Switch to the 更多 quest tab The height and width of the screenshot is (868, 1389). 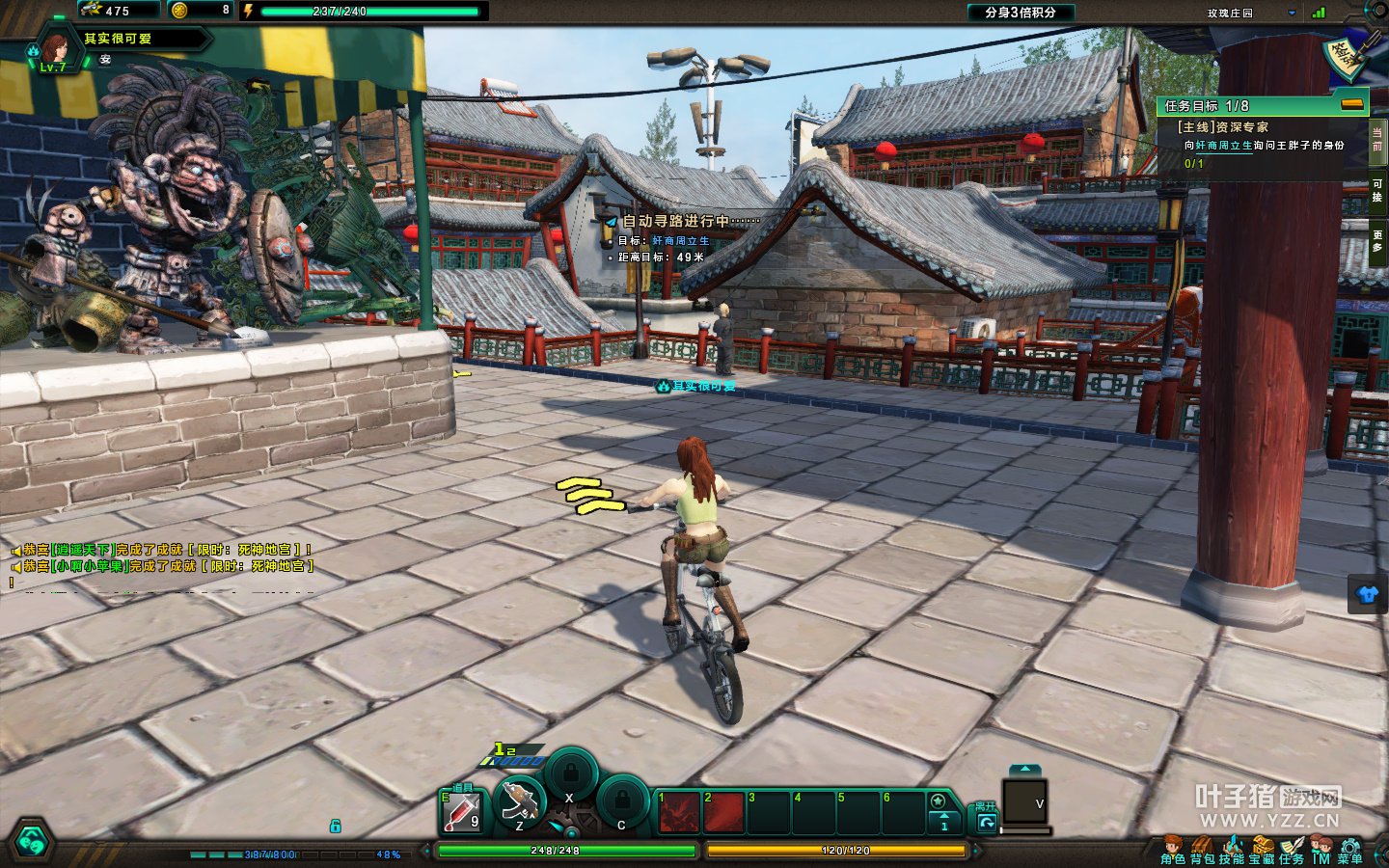[1377, 241]
